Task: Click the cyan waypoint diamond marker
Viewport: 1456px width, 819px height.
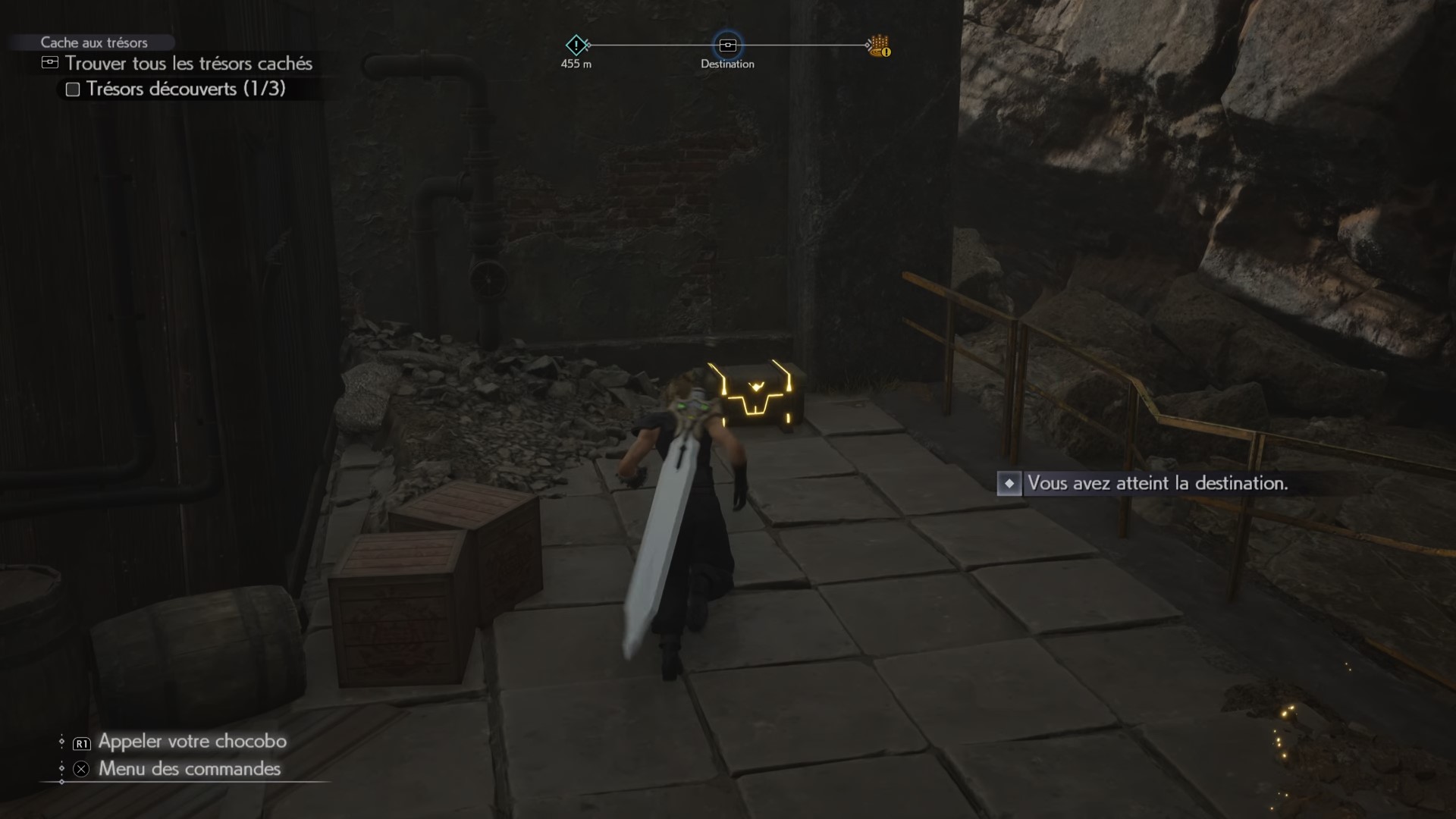Action: pos(577,45)
